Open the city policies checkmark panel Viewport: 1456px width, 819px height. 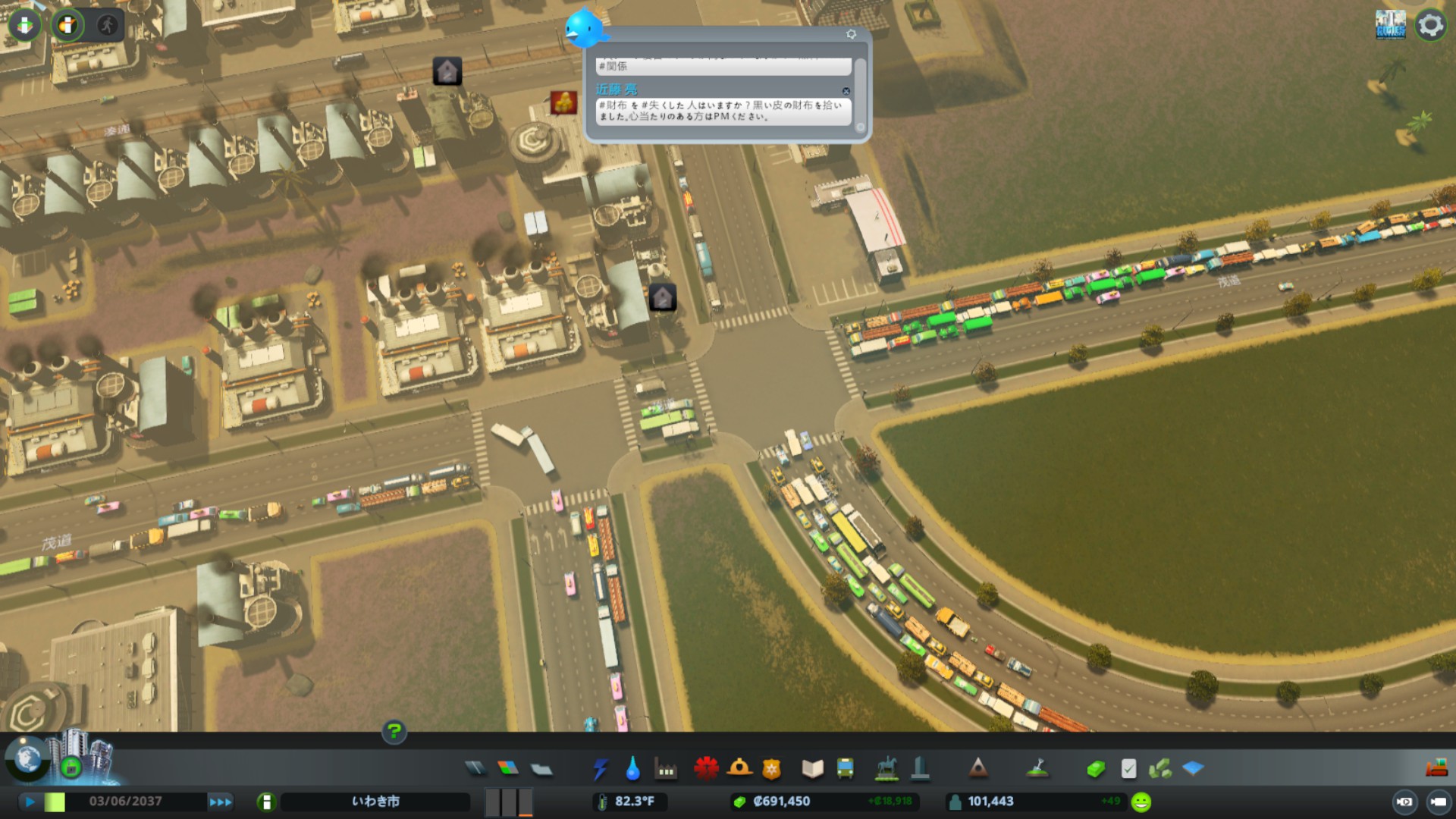tap(1128, 769)
